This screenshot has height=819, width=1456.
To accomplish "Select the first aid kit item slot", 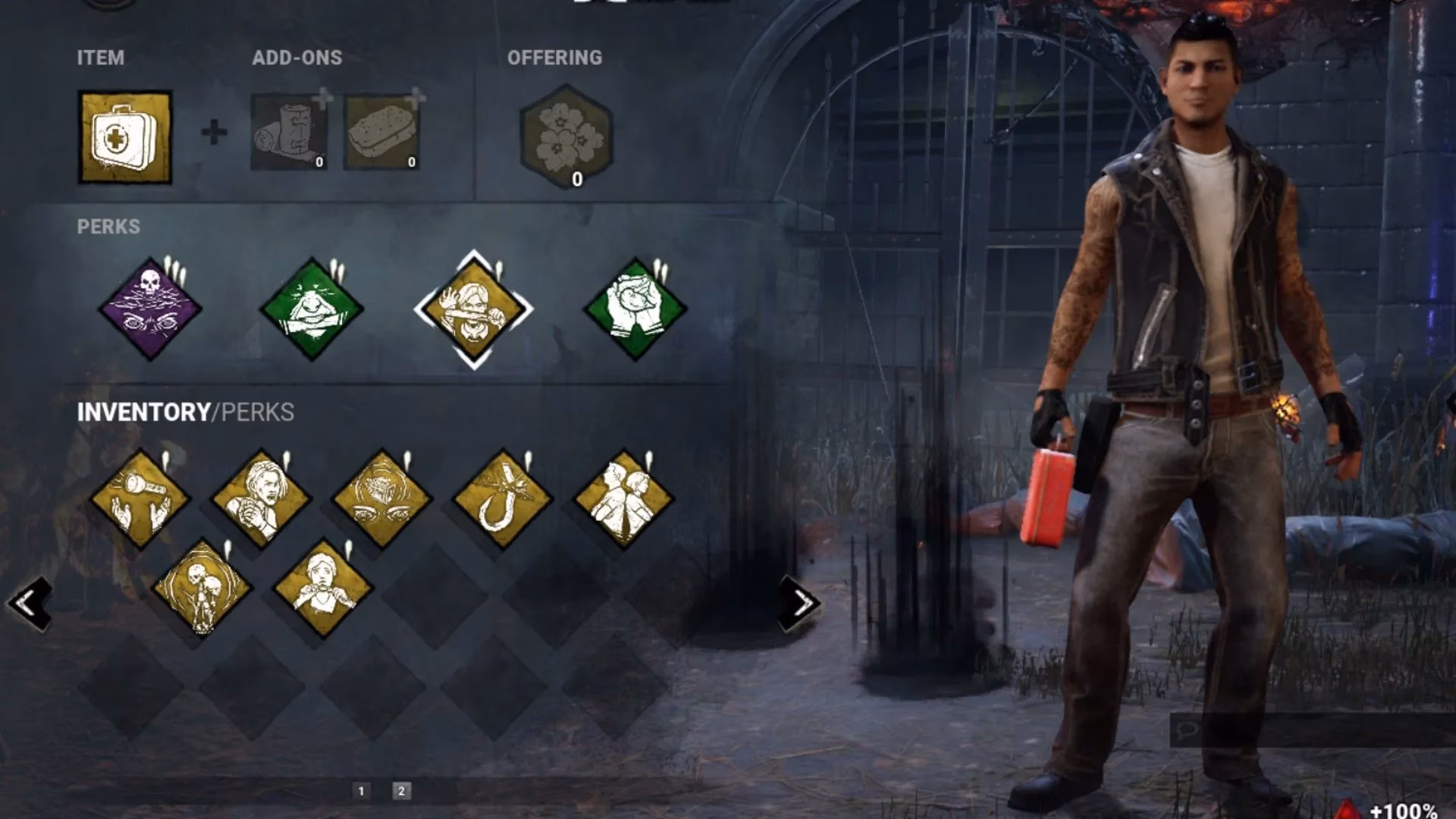I will 125,137.
